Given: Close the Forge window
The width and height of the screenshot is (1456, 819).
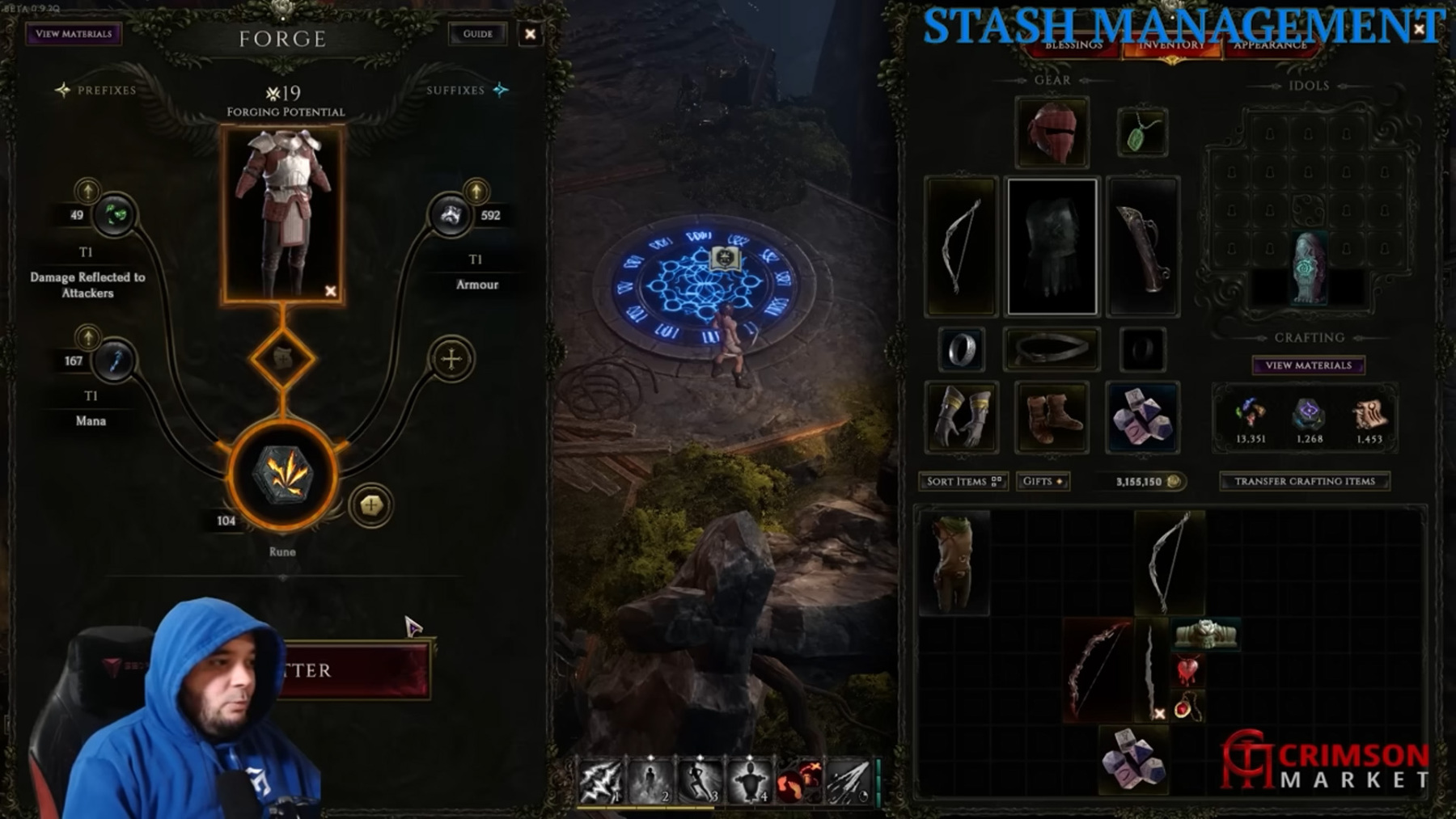Looking at the screenshot, I should (530, 34).
